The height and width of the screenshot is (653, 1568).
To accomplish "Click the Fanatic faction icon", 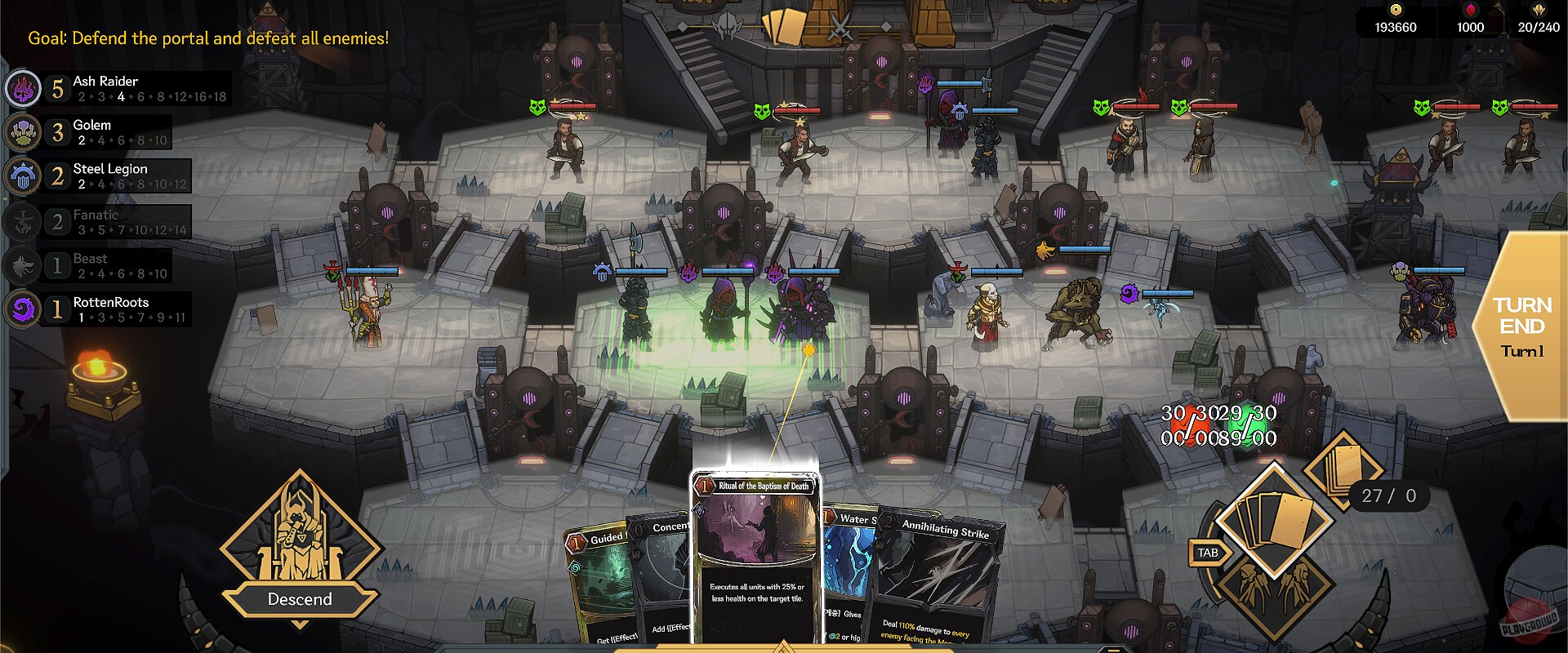I will (23, 220).
